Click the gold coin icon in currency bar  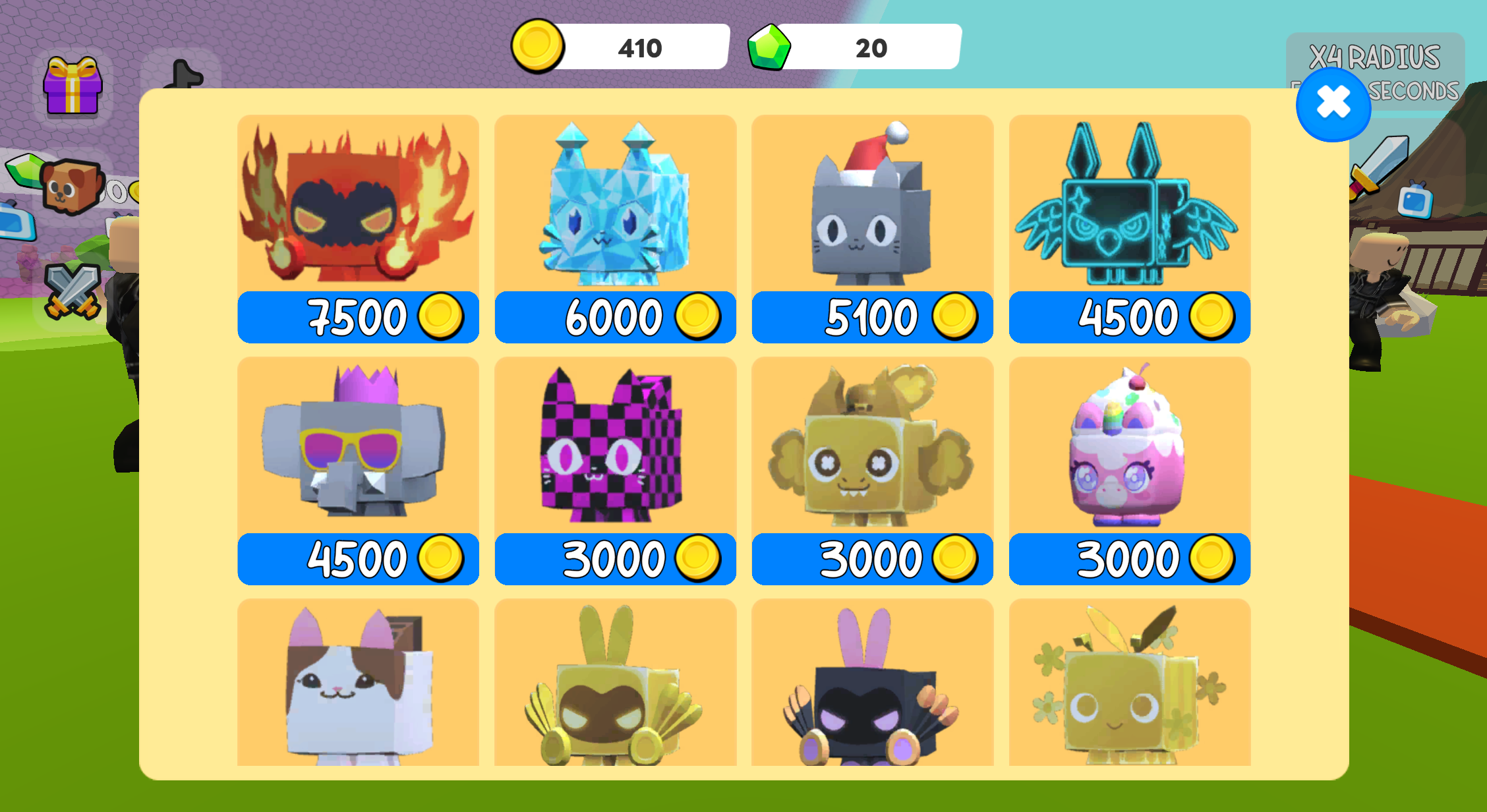(x=537, y=46)
